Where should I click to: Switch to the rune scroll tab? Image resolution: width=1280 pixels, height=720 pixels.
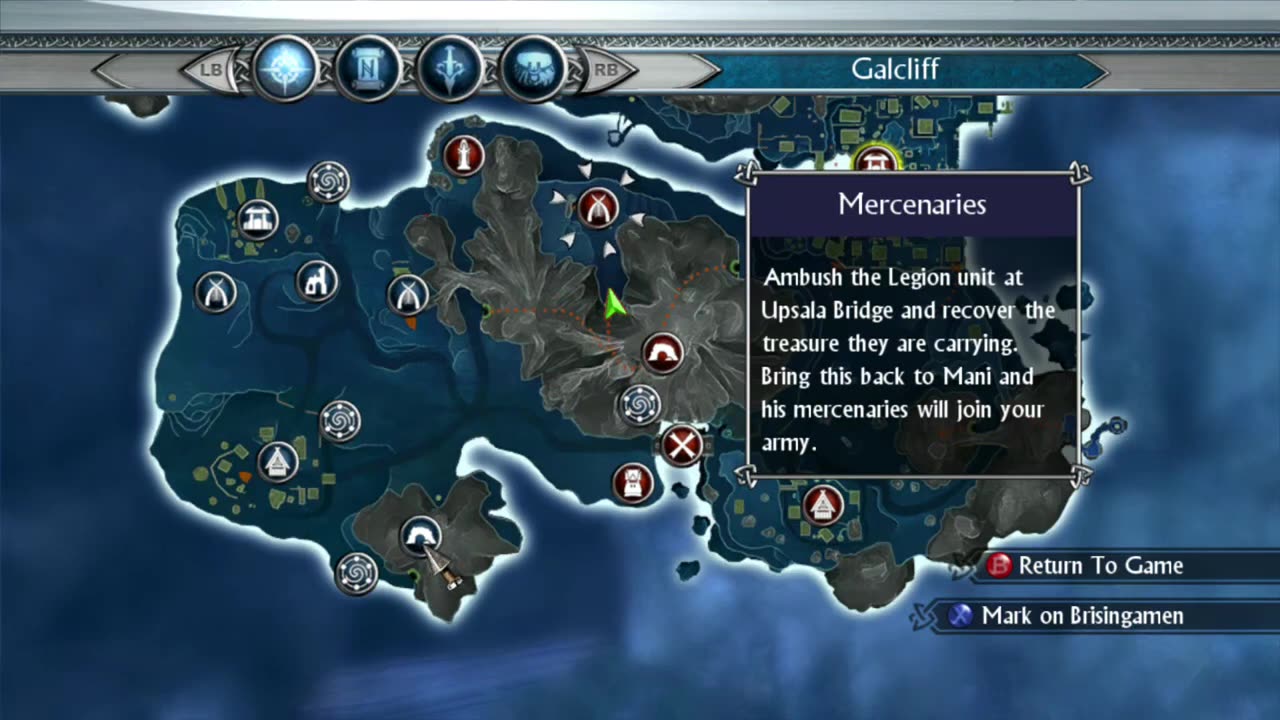click(368, 70)
